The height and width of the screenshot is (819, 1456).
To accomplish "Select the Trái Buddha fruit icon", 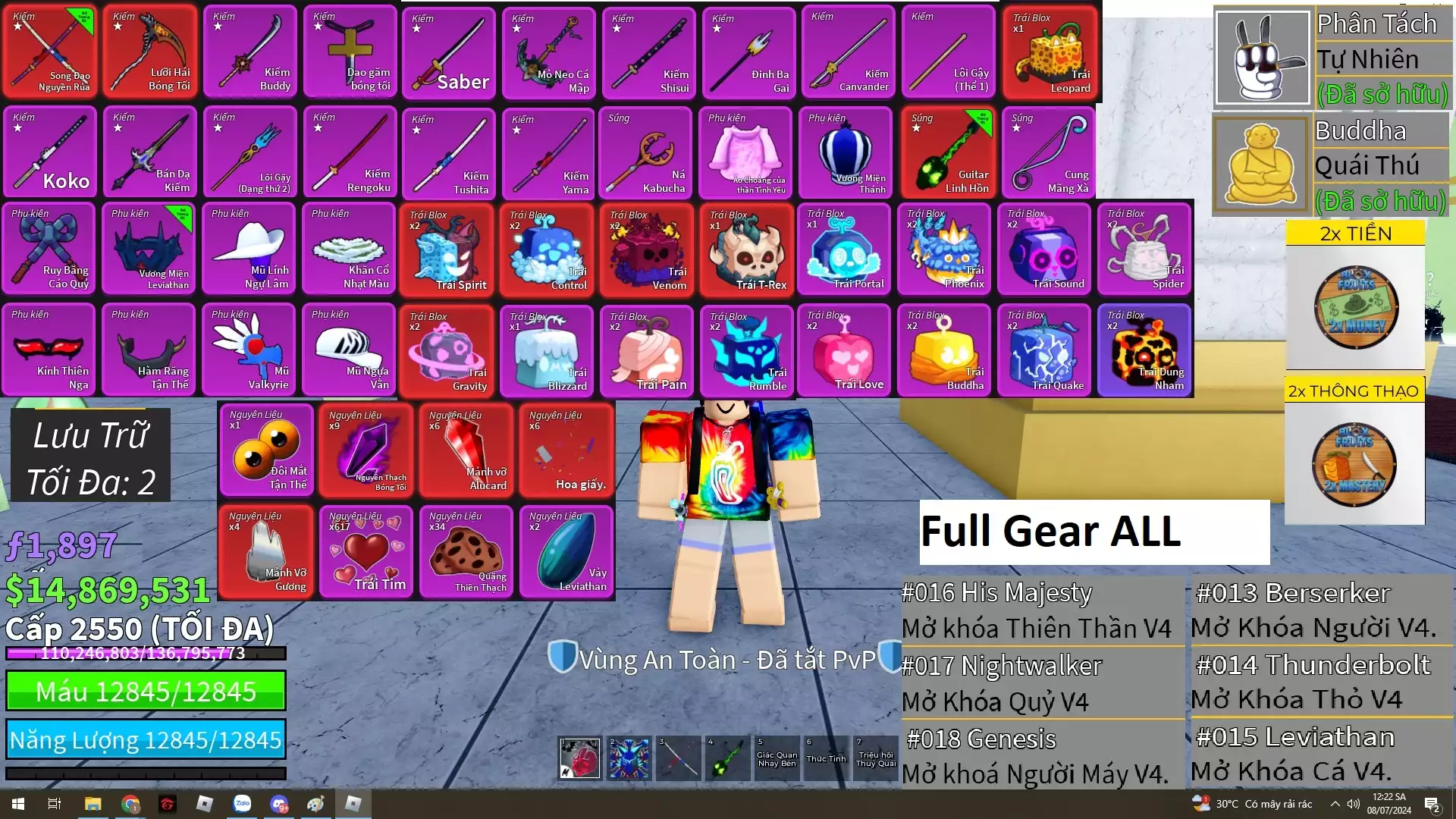I will [x=944, y=349].
